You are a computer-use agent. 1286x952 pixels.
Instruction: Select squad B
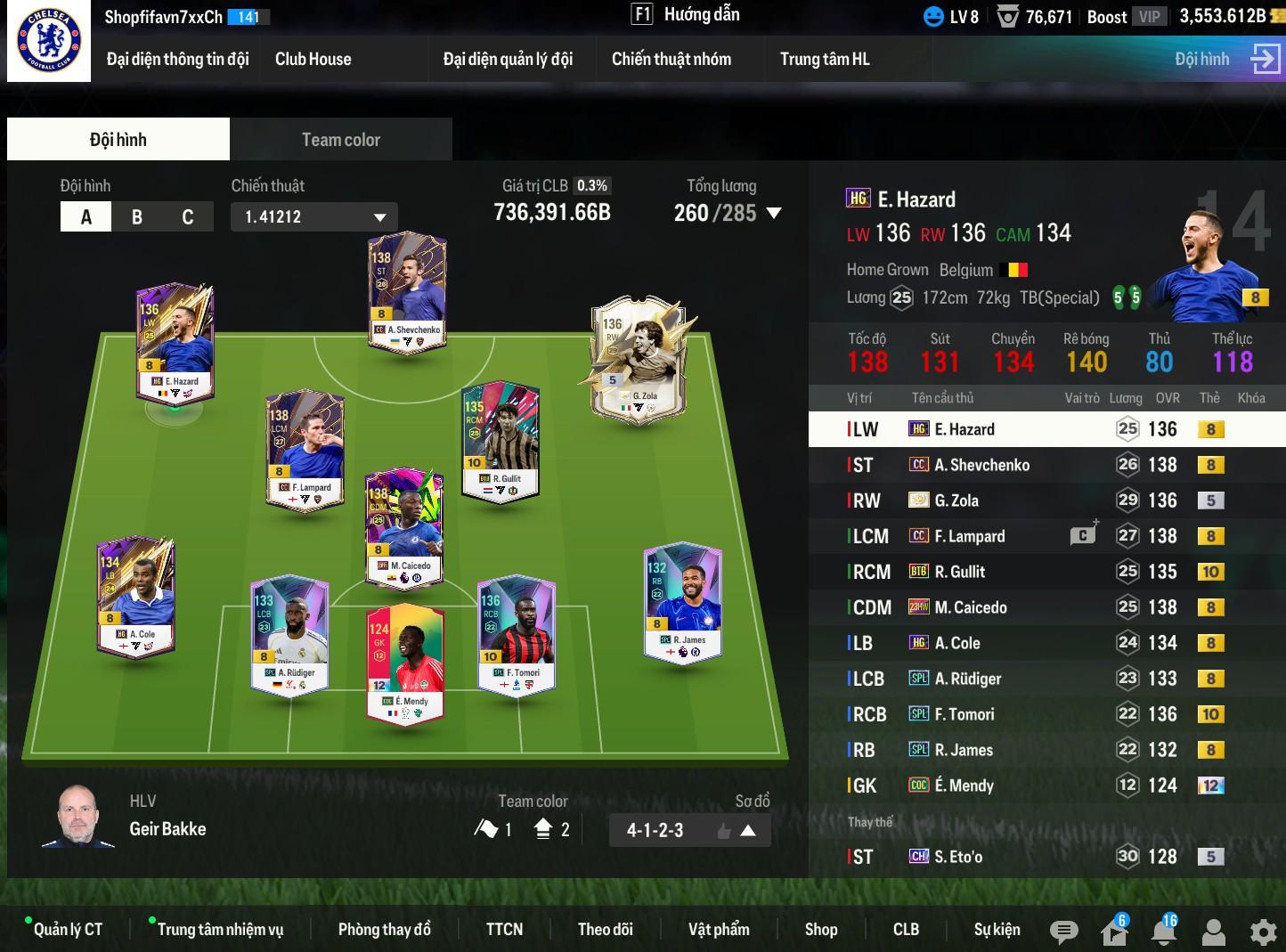137,217
